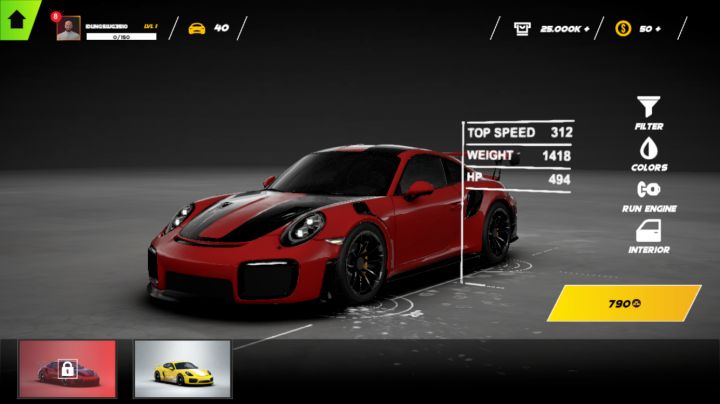This screenshot has width=720, height=404.
Task: View the car Interior
Action: 648,235
